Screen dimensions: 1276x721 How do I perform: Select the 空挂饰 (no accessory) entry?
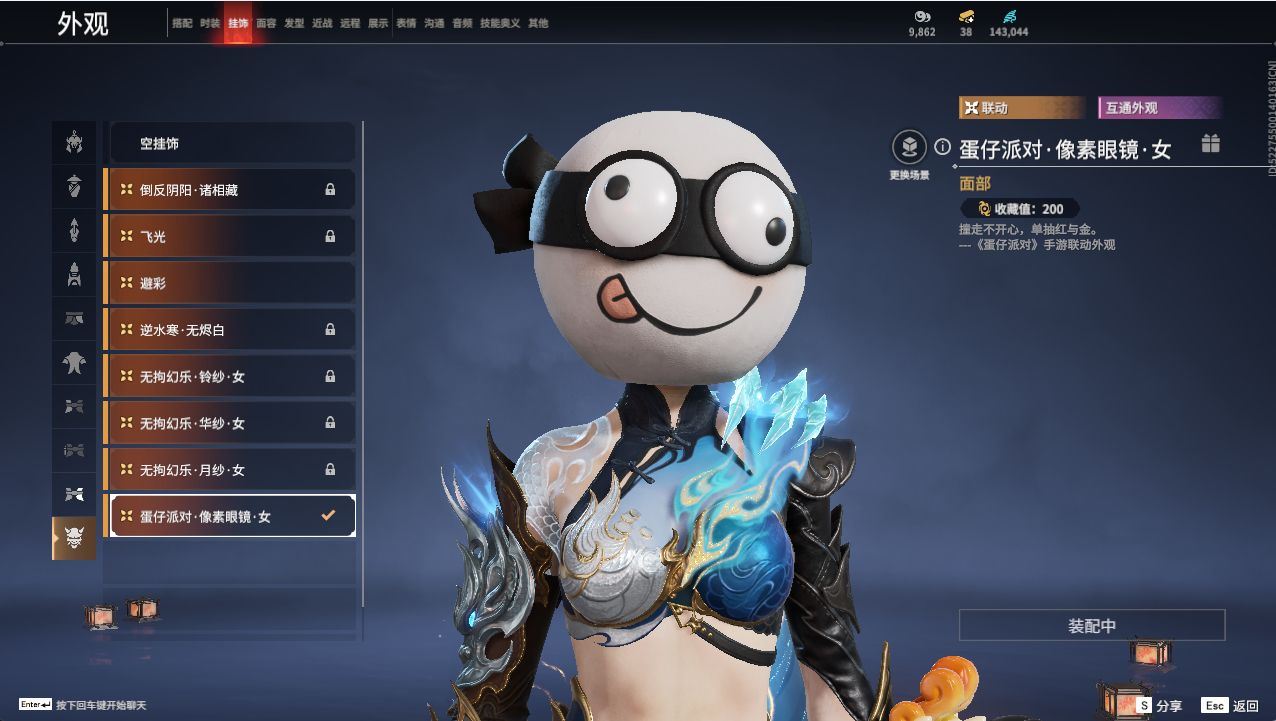(230, 143)
